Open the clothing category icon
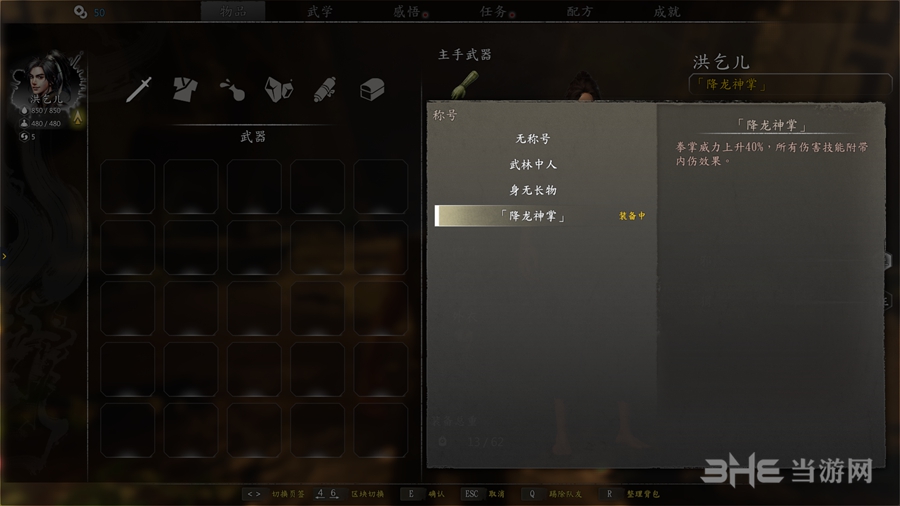The width and height of the screenshot is (900, 506). [x=186, y=89]
